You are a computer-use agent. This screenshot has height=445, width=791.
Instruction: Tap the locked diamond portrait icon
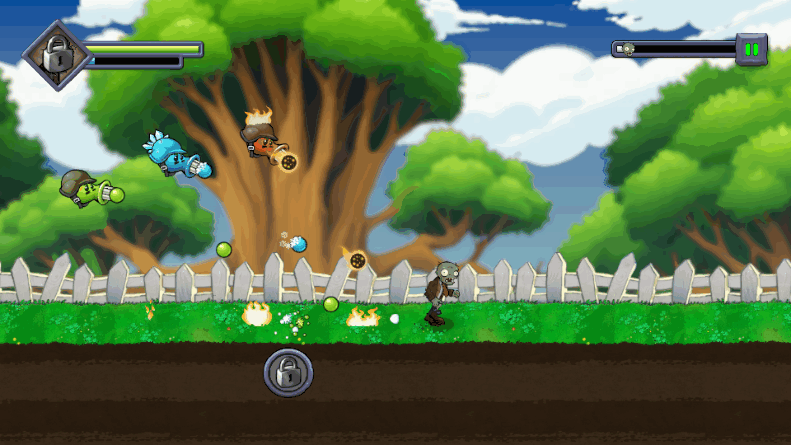point(57,56)
